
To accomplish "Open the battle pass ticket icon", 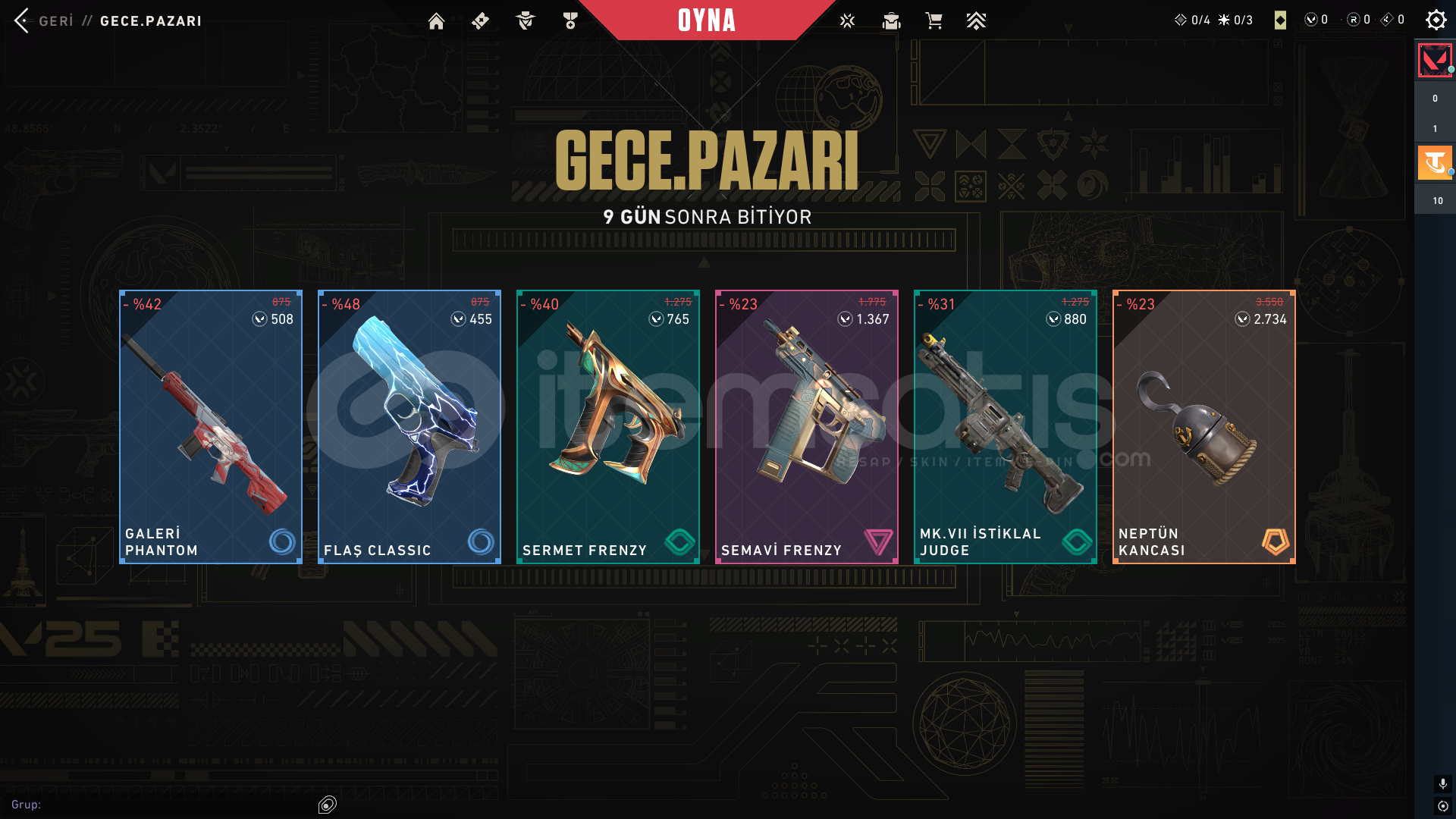I will [480, 21].
